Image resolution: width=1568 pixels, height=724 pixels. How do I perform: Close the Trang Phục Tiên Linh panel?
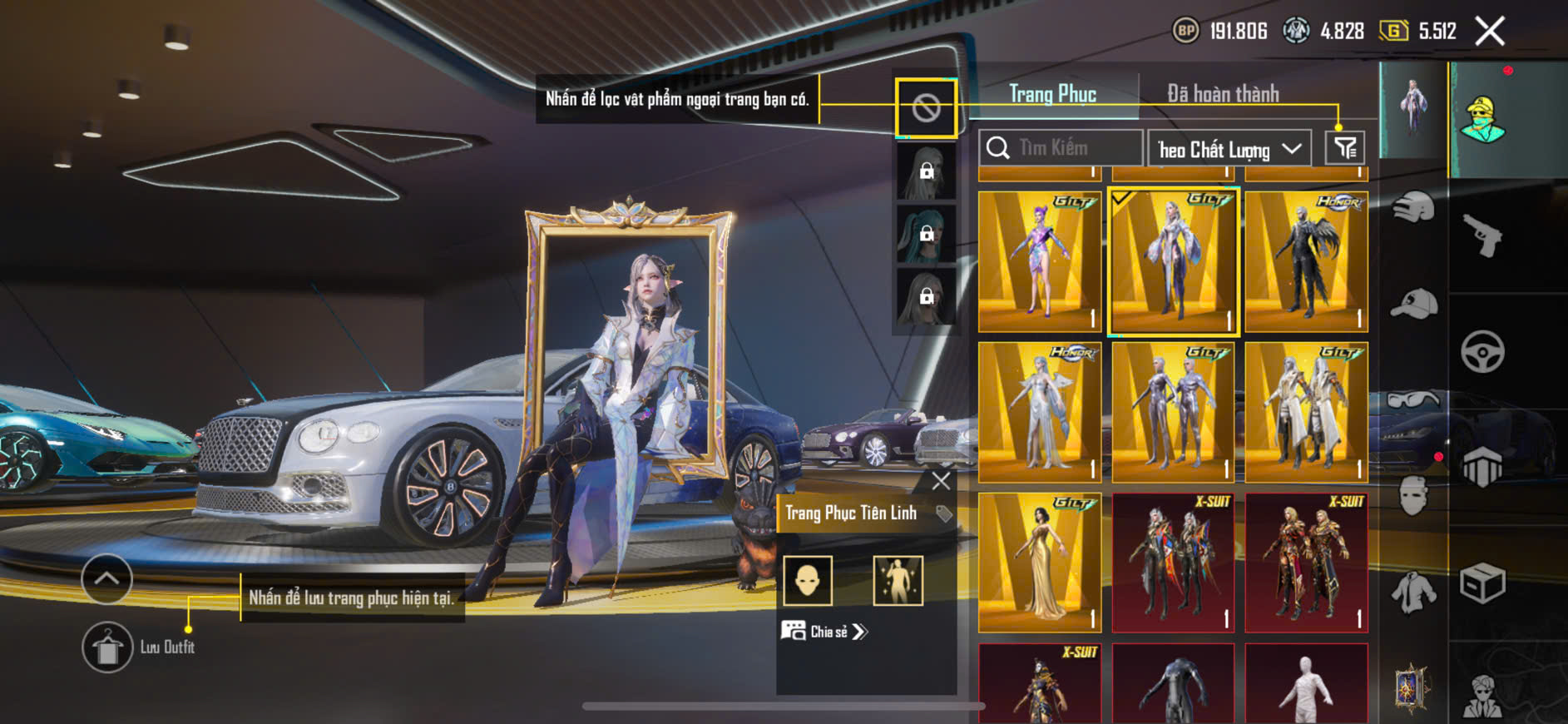[941, 481]
